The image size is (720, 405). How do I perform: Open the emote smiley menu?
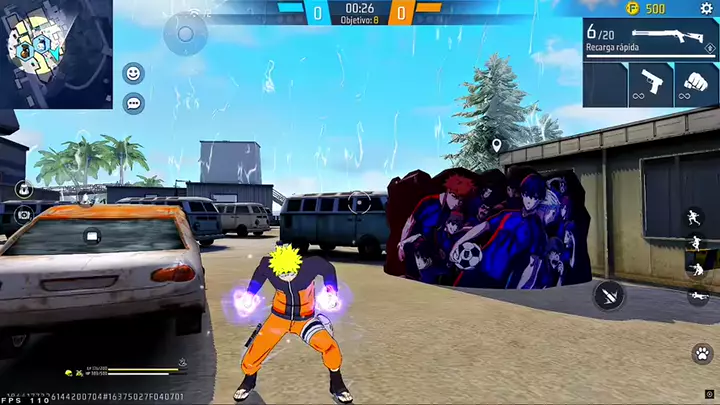(x=133, y=73)
